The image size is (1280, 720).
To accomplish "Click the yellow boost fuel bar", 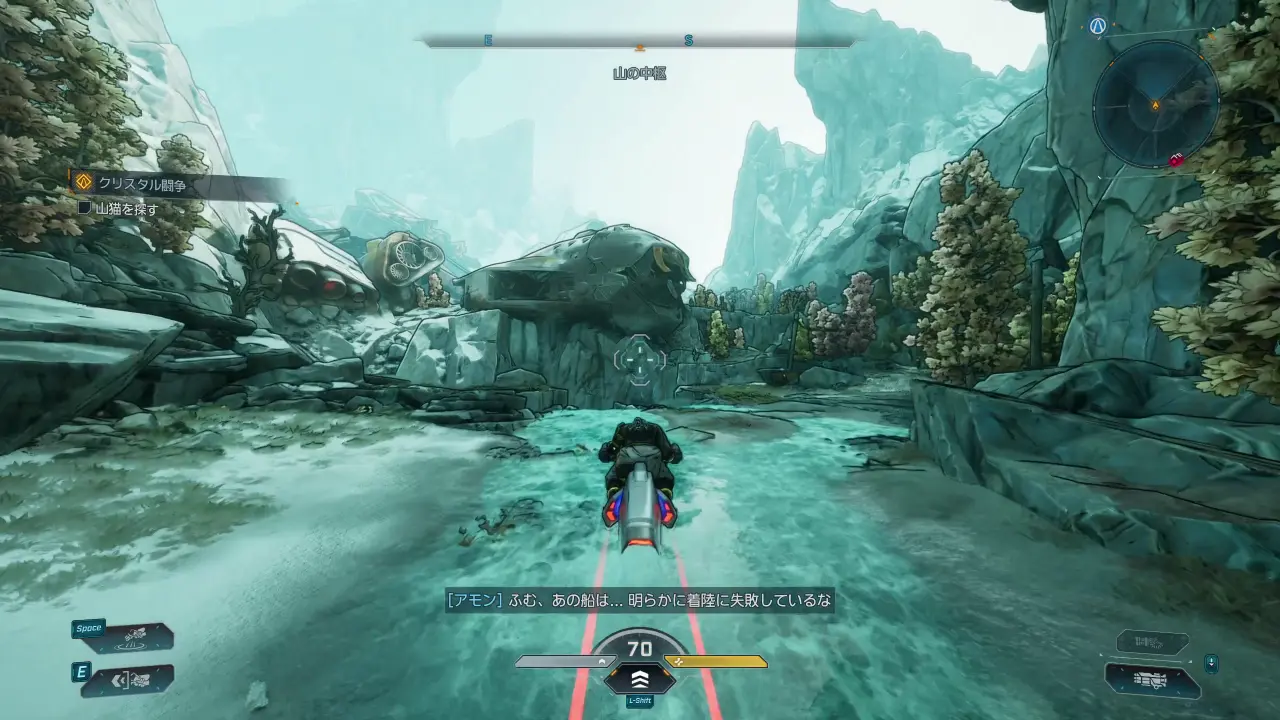I will click(x=715, y=661).
